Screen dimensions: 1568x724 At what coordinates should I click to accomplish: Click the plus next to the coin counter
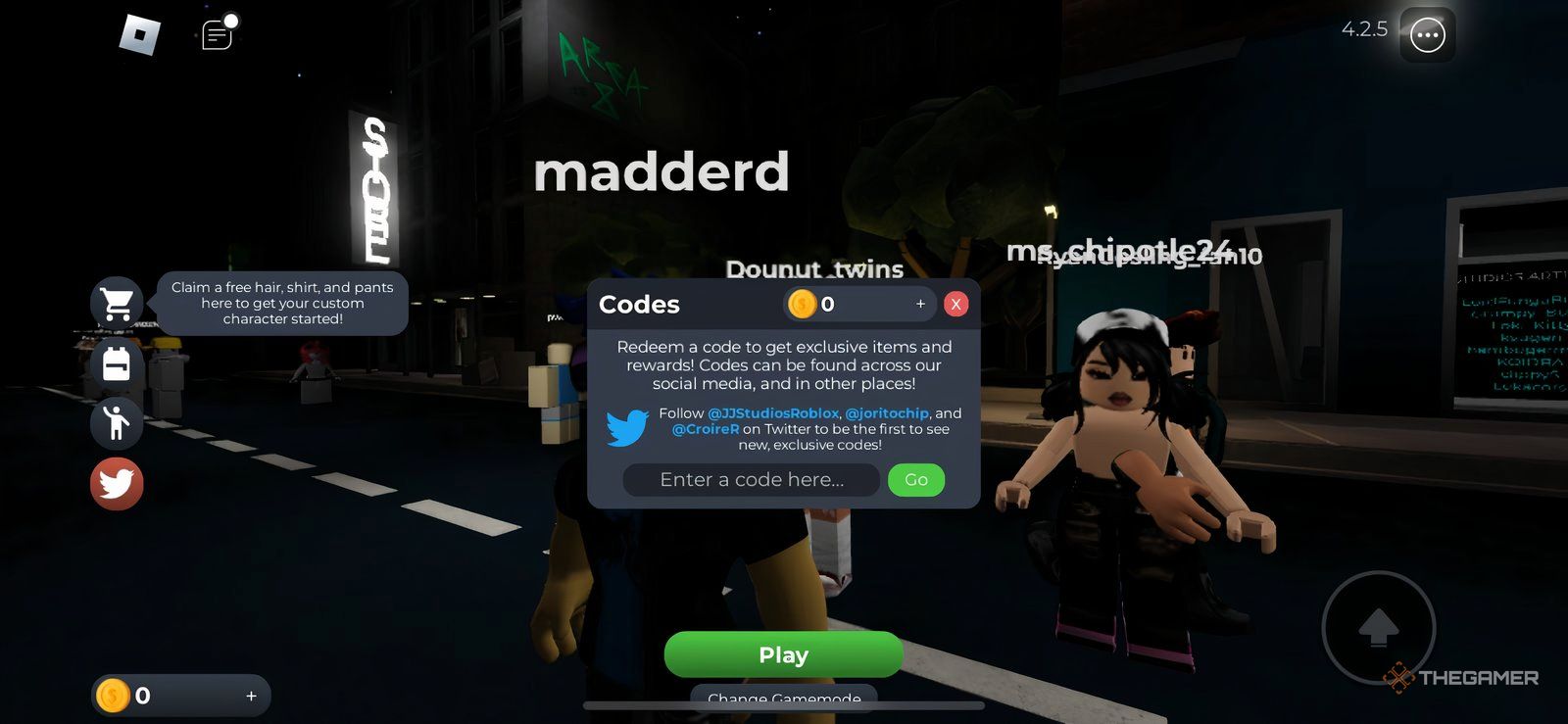coord(920,304)
